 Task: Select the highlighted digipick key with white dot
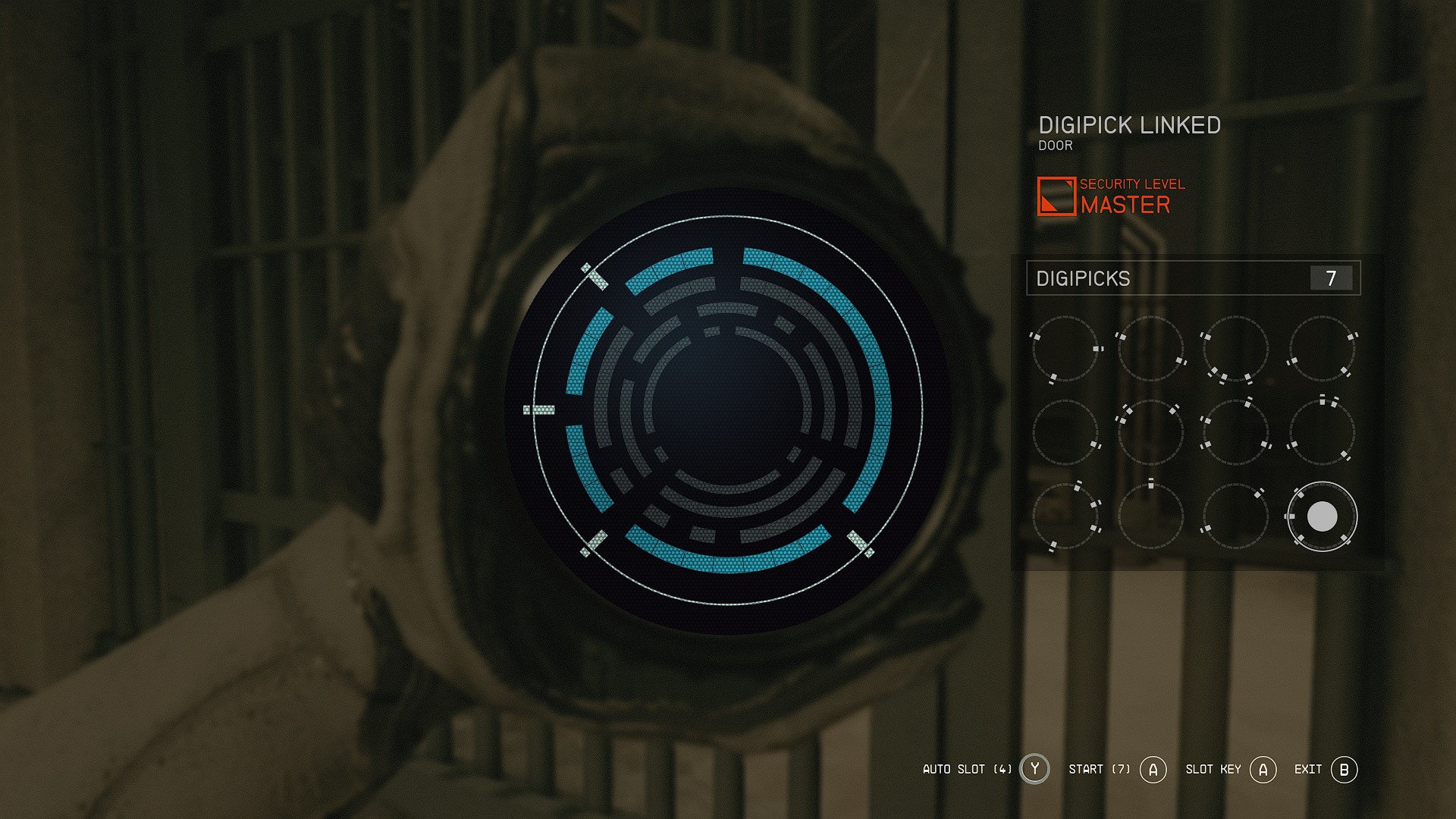pos(1322,516)
